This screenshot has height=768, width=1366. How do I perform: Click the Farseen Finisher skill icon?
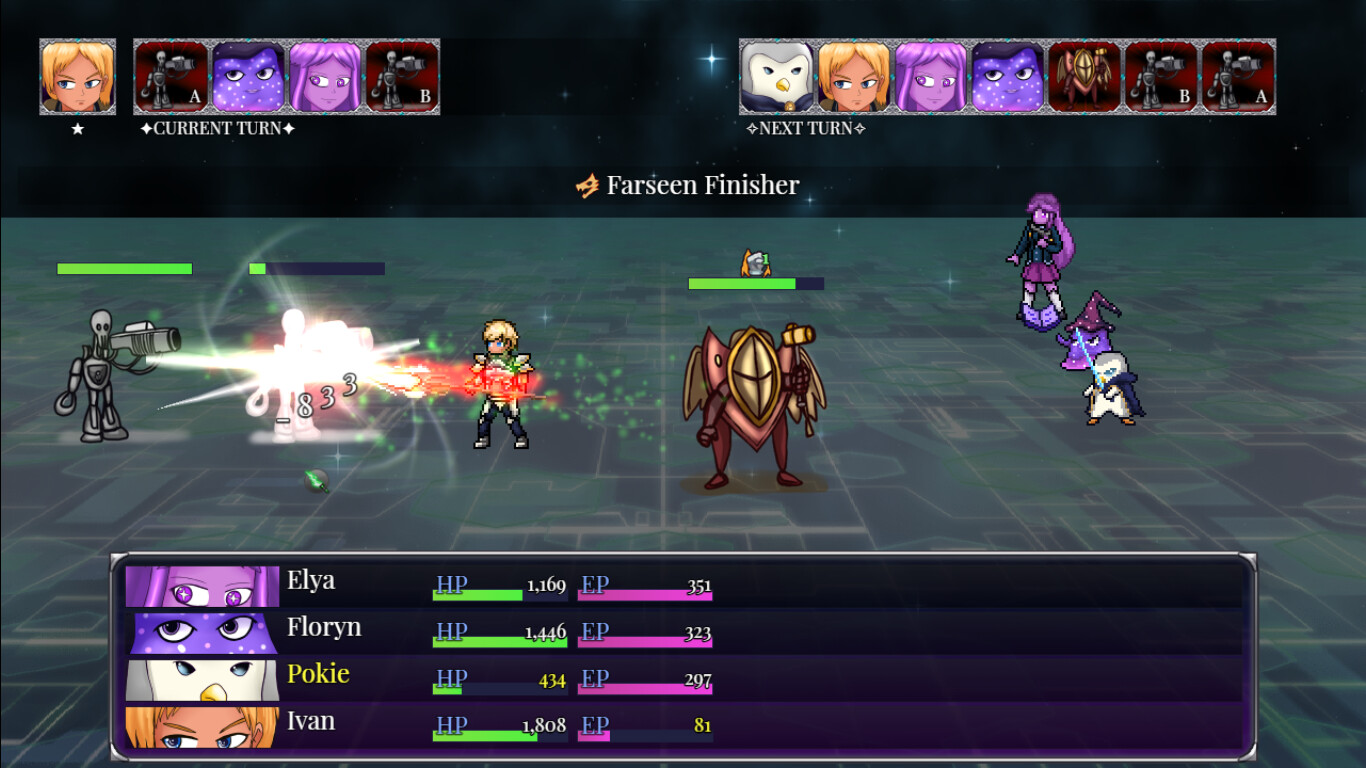point(586,184)
